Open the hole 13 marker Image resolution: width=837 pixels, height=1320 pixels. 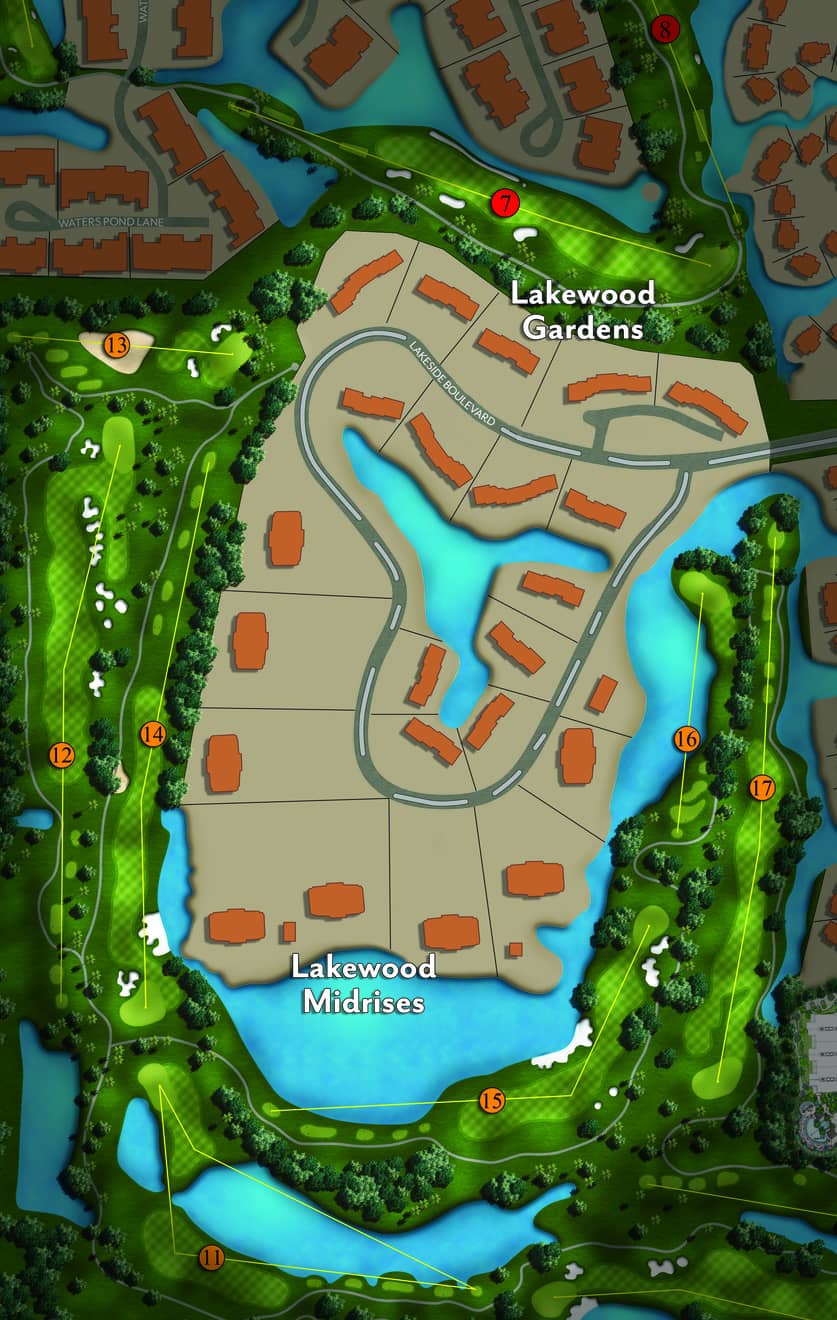(117, 346)
